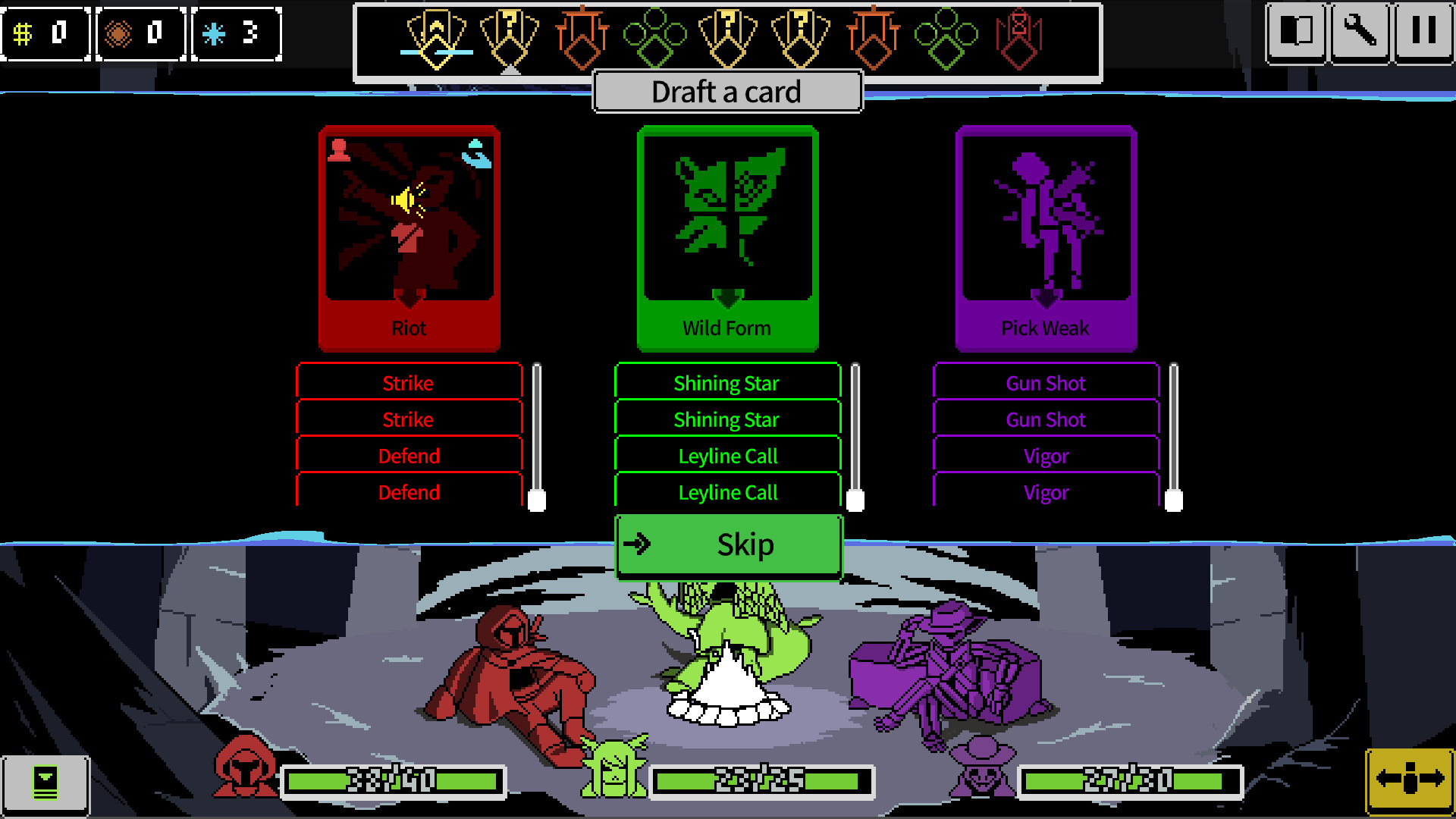Screen dimensions: 1456x819
Task: Open the settings wrench menu
Action: (x=1361, y=32)
